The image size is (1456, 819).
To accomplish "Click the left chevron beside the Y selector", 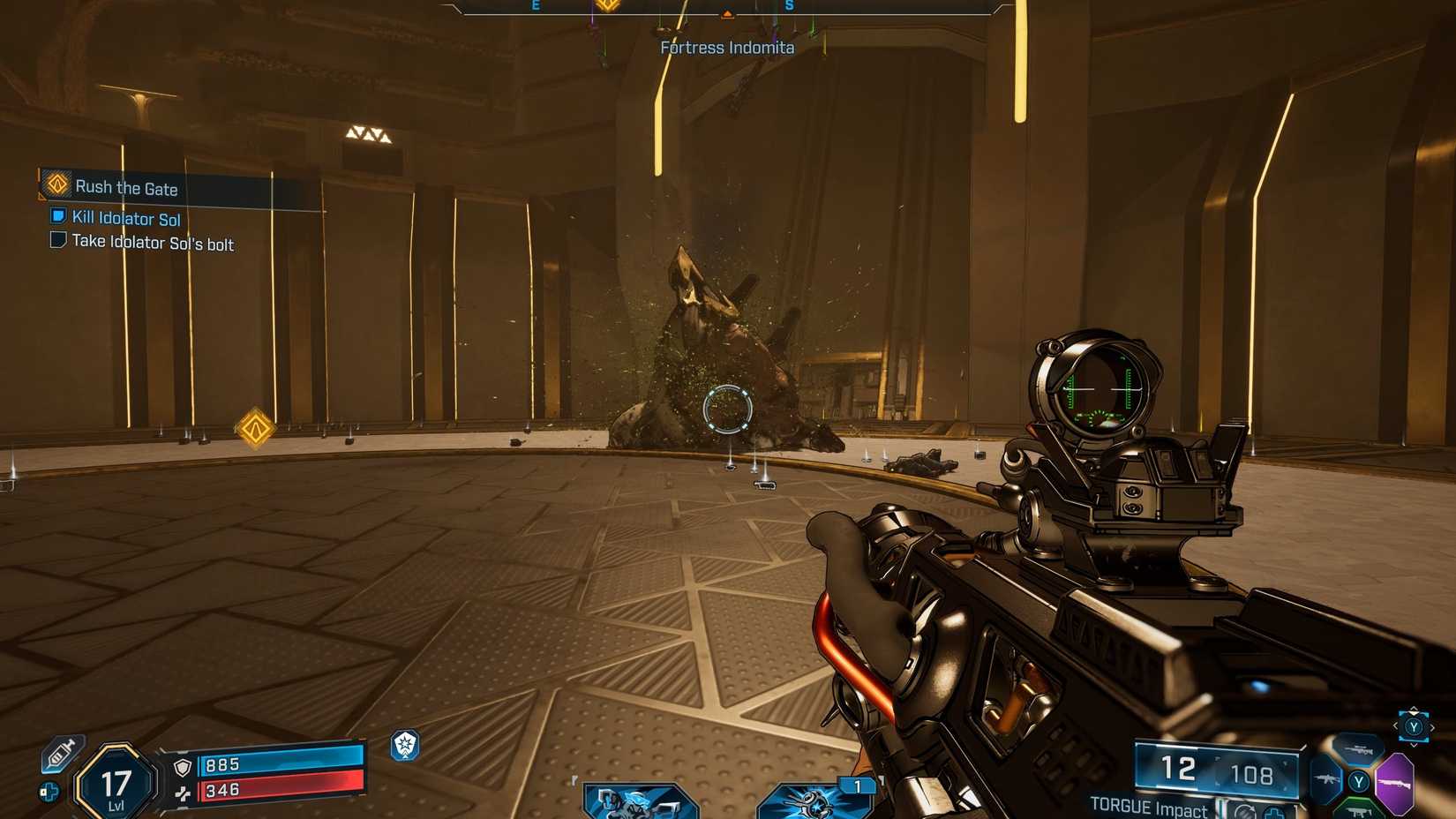I will point(1394,725).
